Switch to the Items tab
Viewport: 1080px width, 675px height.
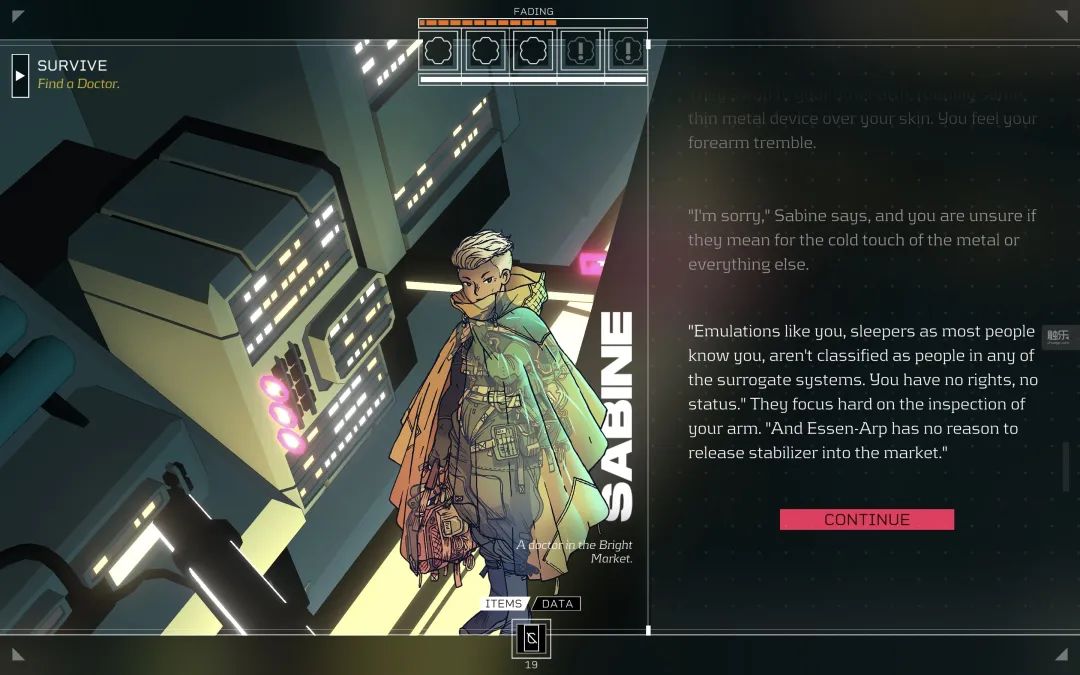pos(504,604)
